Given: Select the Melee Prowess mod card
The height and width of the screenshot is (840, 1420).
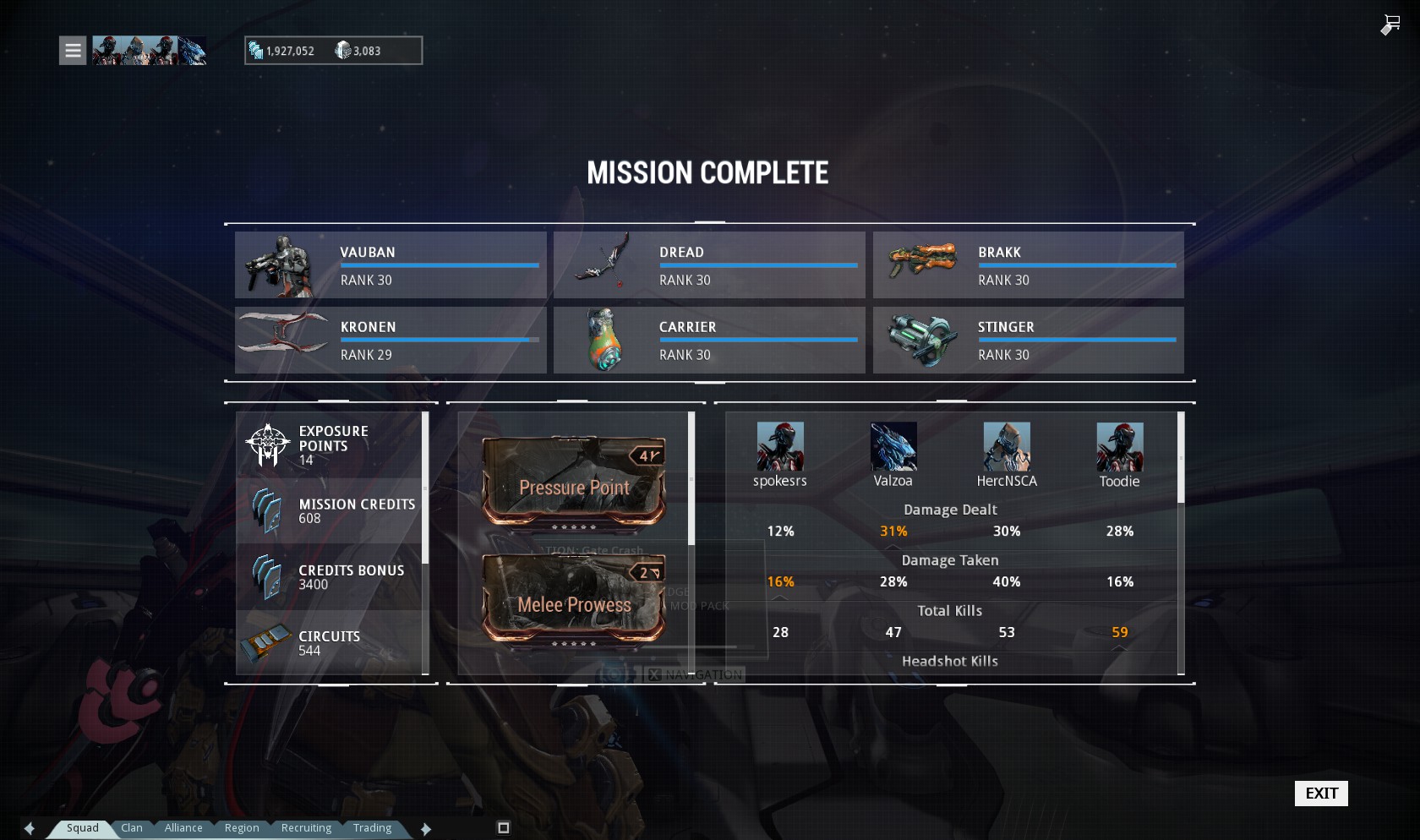Looking at the screenshot, I should click(x=574, y=599).
